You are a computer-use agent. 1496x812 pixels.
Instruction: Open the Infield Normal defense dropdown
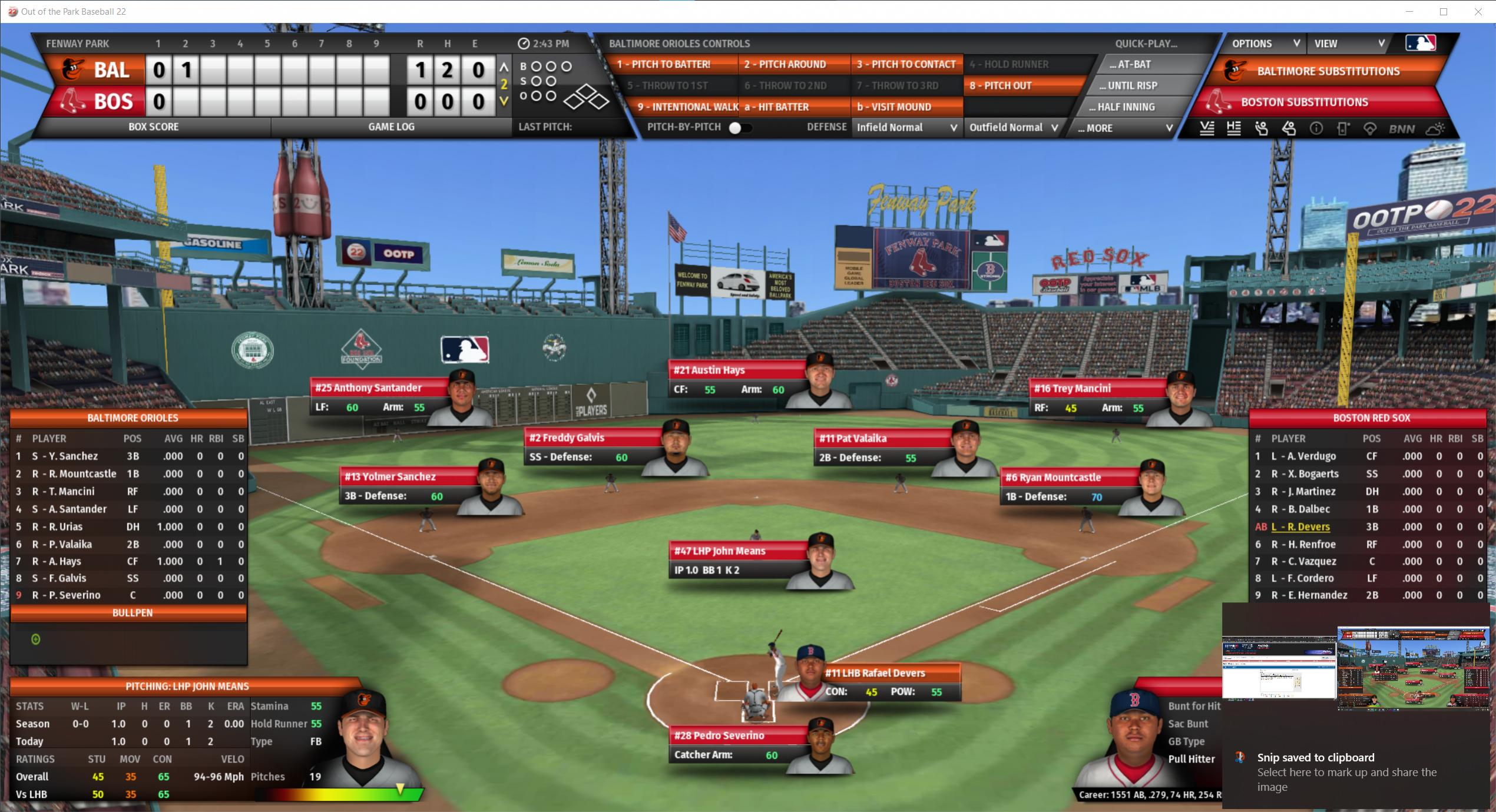coord(906,127)
